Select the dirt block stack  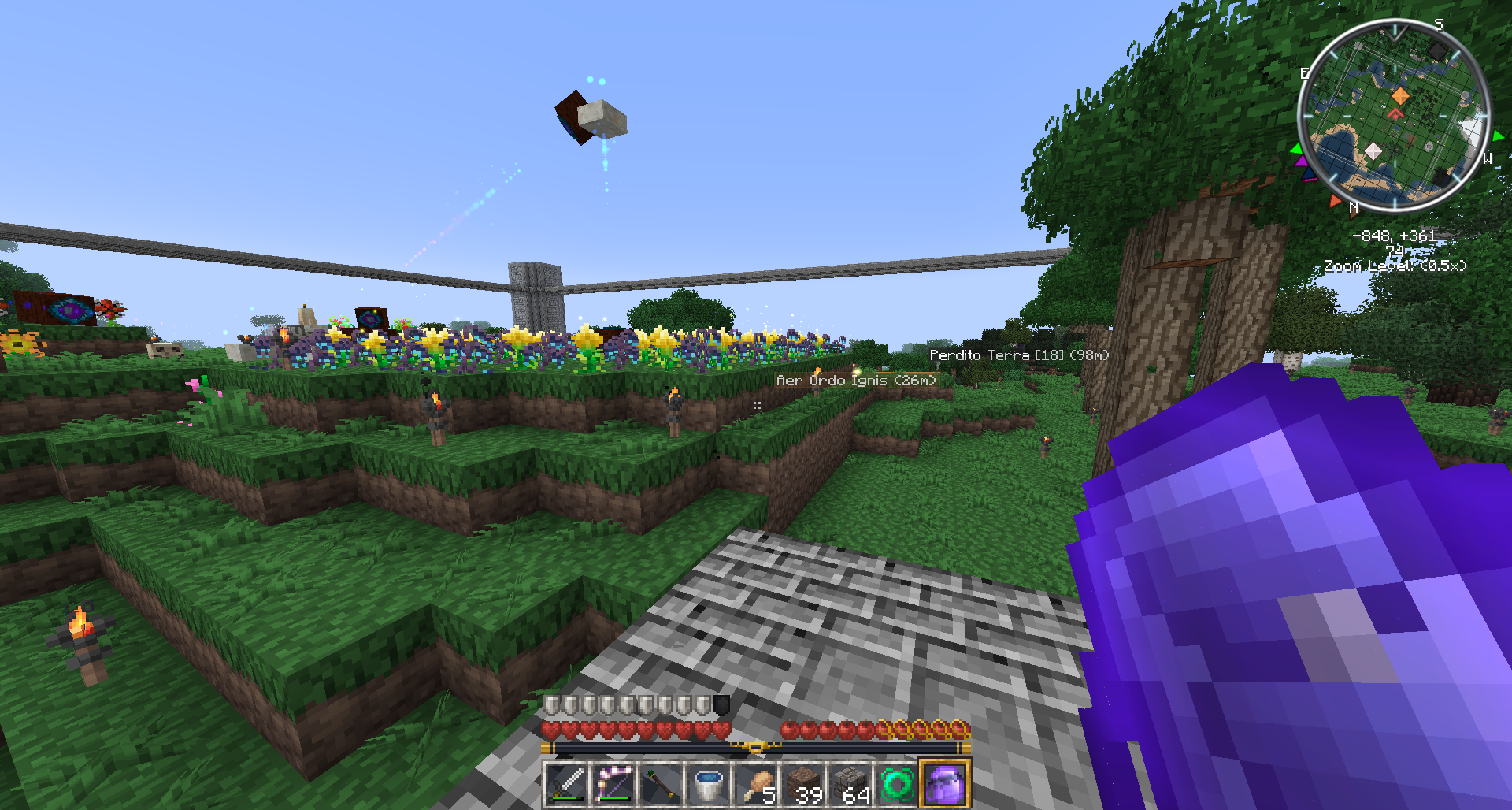click(x=803, y=784)
